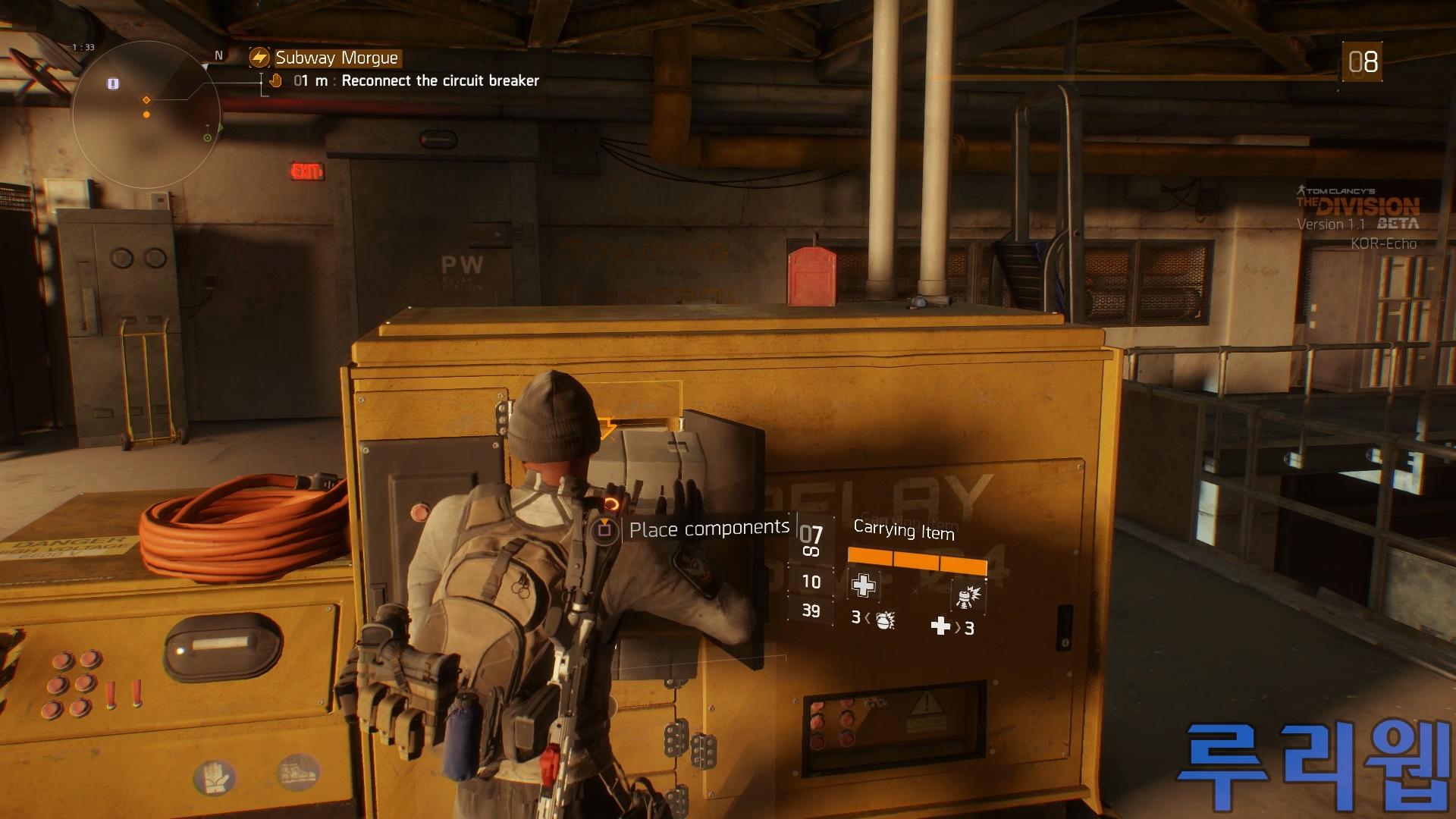The width and height of the screenshot is (1456, 819).
Task: Click the Reconnect the circuit breaker objective
Action: tap(440, 81)
